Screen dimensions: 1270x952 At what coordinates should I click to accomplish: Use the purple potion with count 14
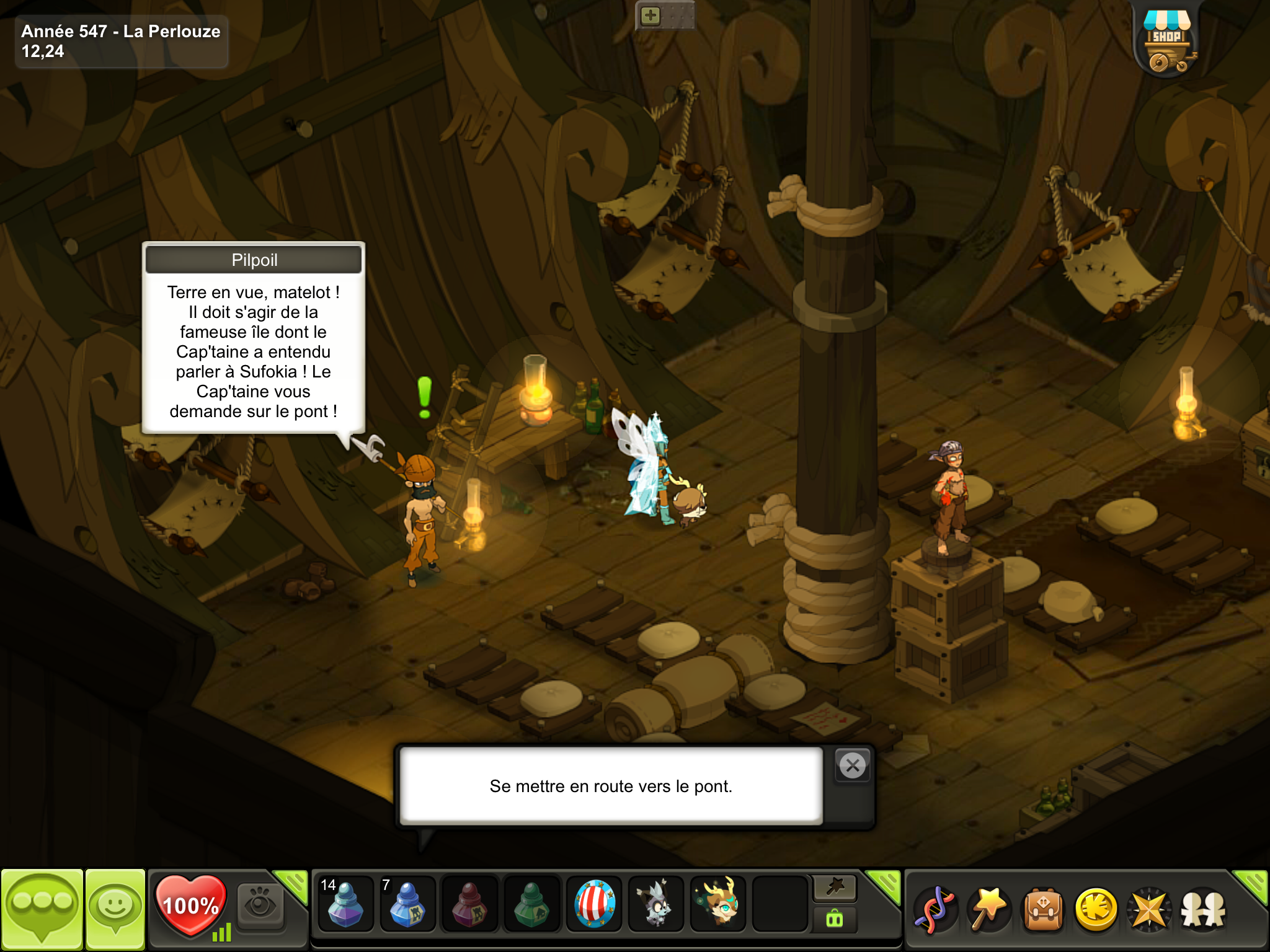point(345,905)
